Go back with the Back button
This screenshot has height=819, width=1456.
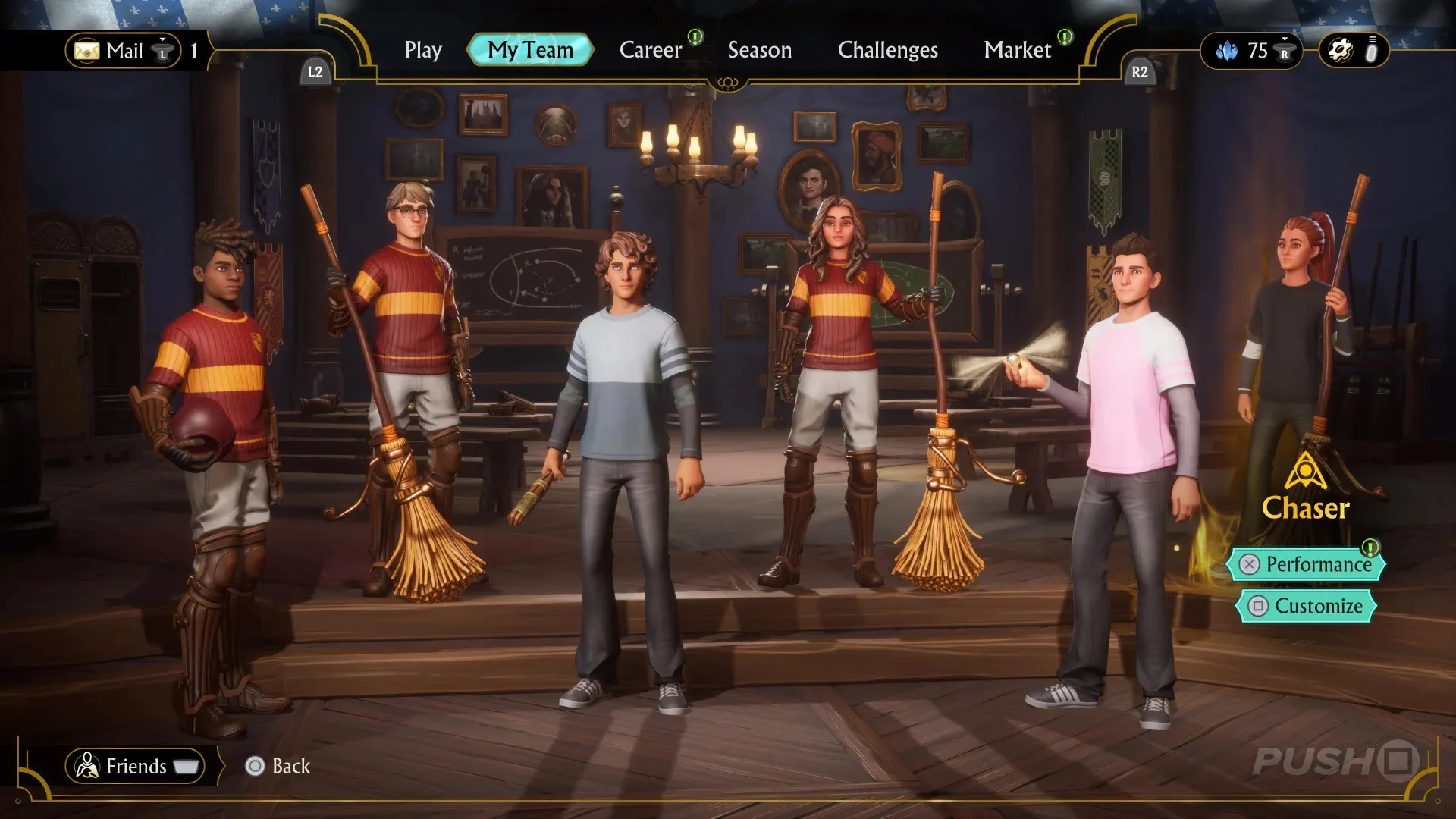pos(278,766)
